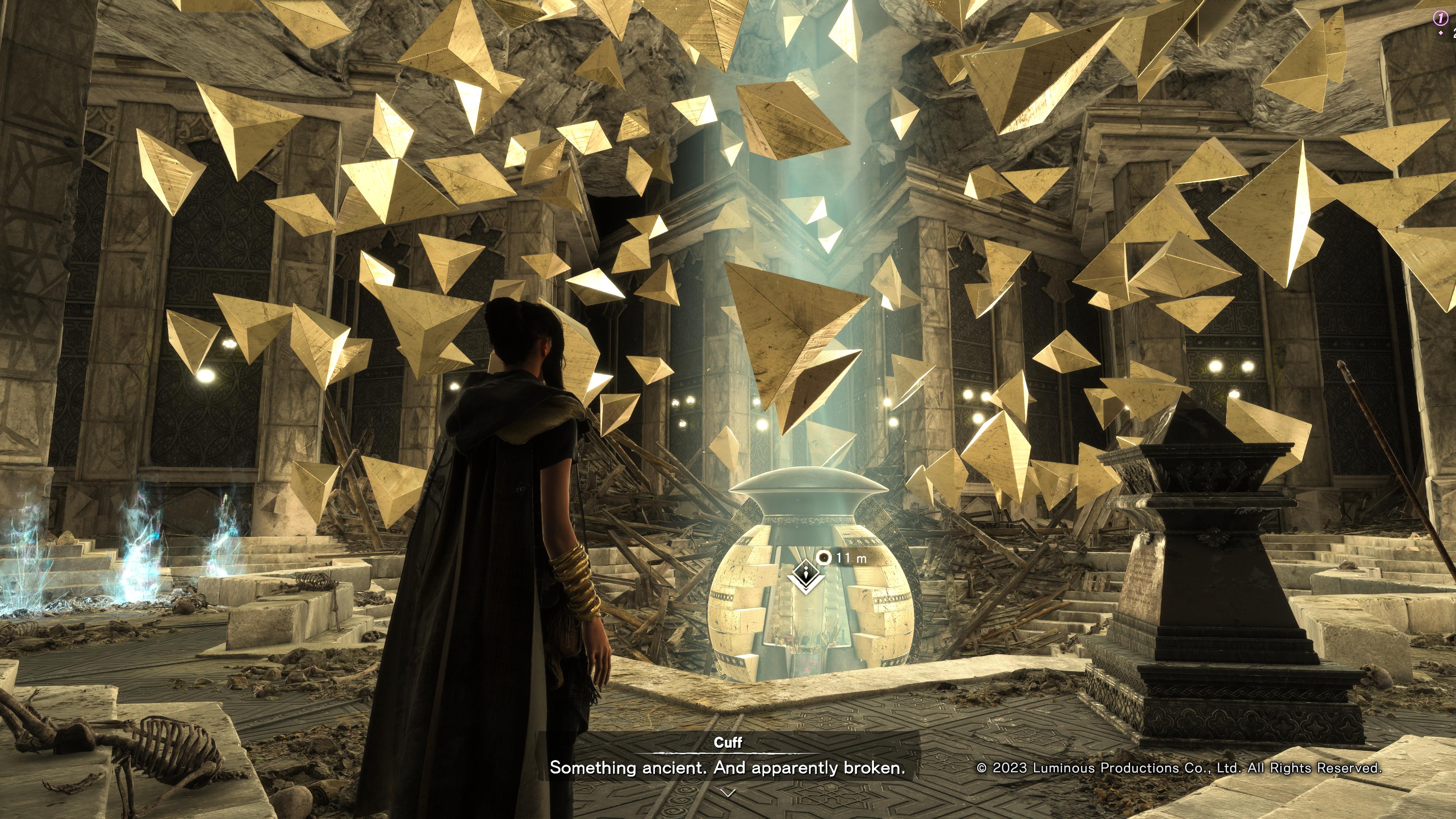
Task: Advance dialogue with the down chevron arrow
Action: coord(728,793)
